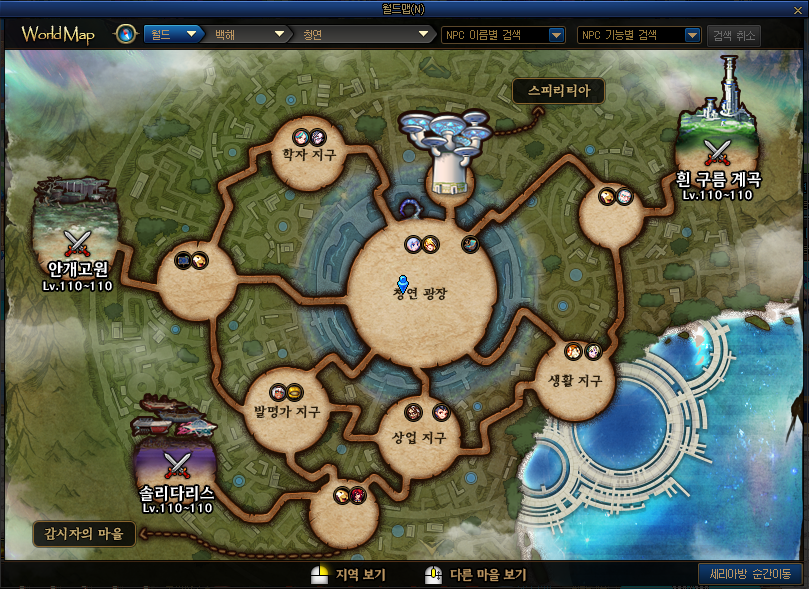Image resolution: width=809 pixels, height=589 pixels.
Task: Choose the 상업 지구 district node
Action: pyautogui.click(x=418, y=437)
